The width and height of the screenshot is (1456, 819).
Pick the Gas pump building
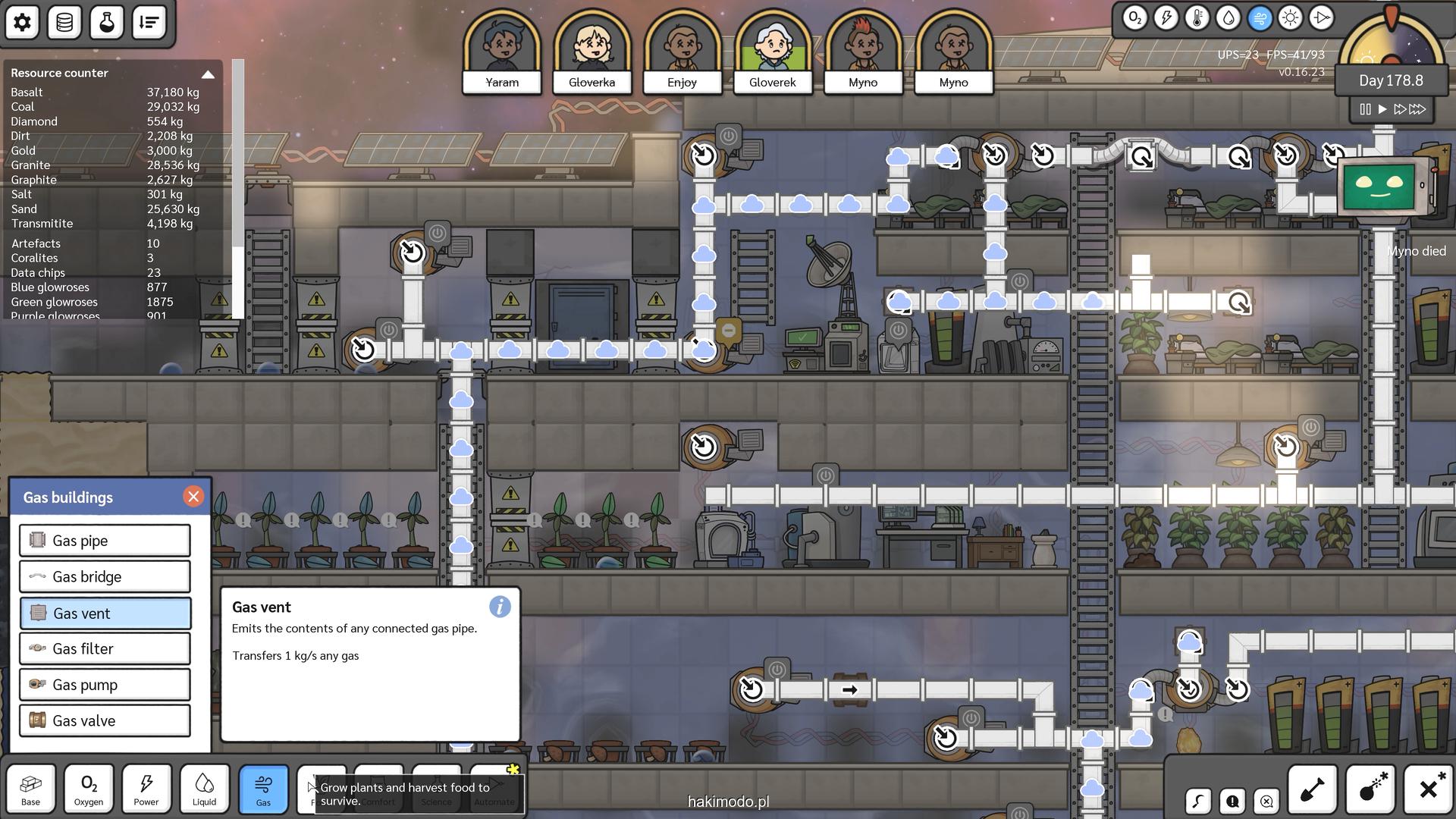coord(105,685)
